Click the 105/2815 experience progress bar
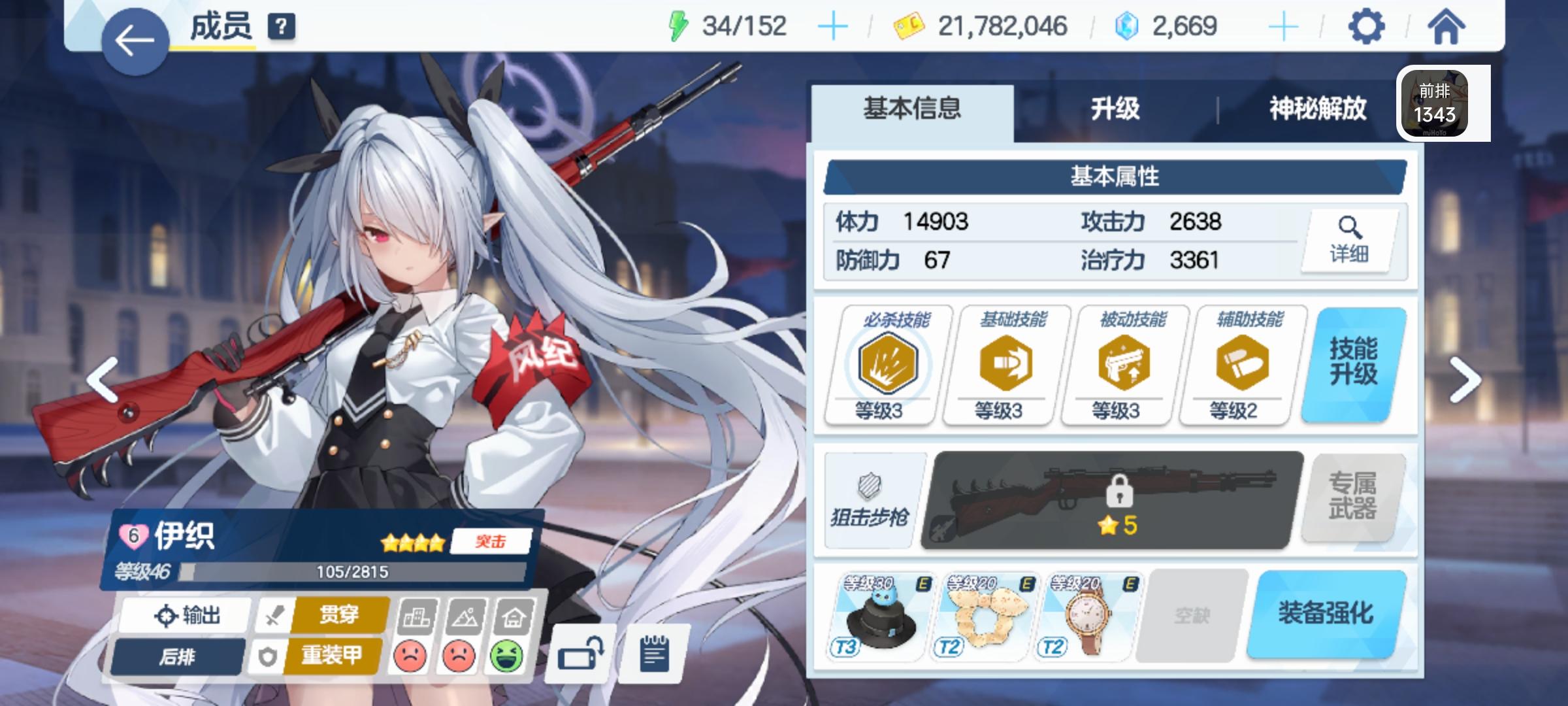The width and height of the screenshot is (1568, 706). (x=346, y=571)
